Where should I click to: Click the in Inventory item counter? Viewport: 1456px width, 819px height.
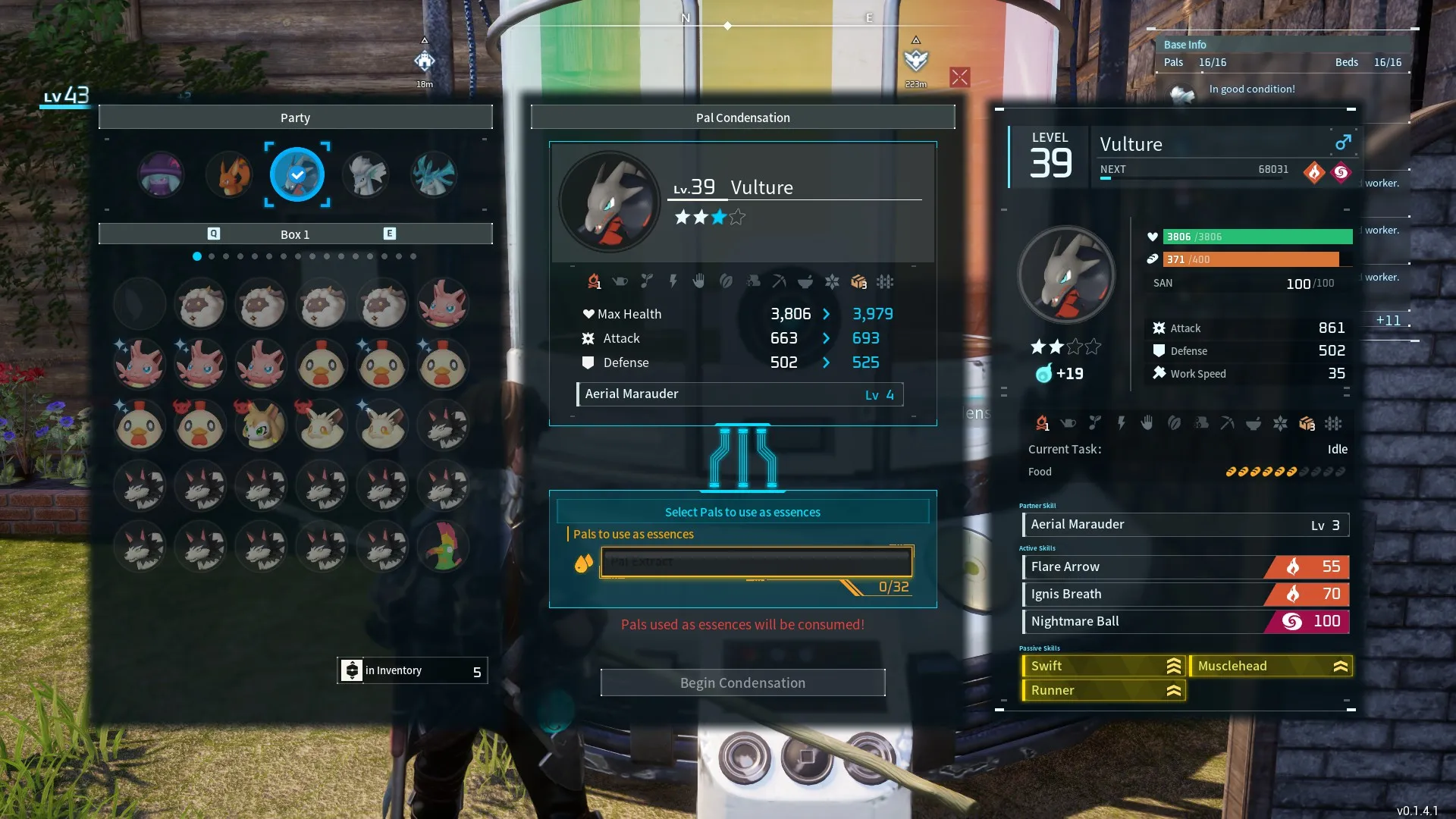(413, 671)
